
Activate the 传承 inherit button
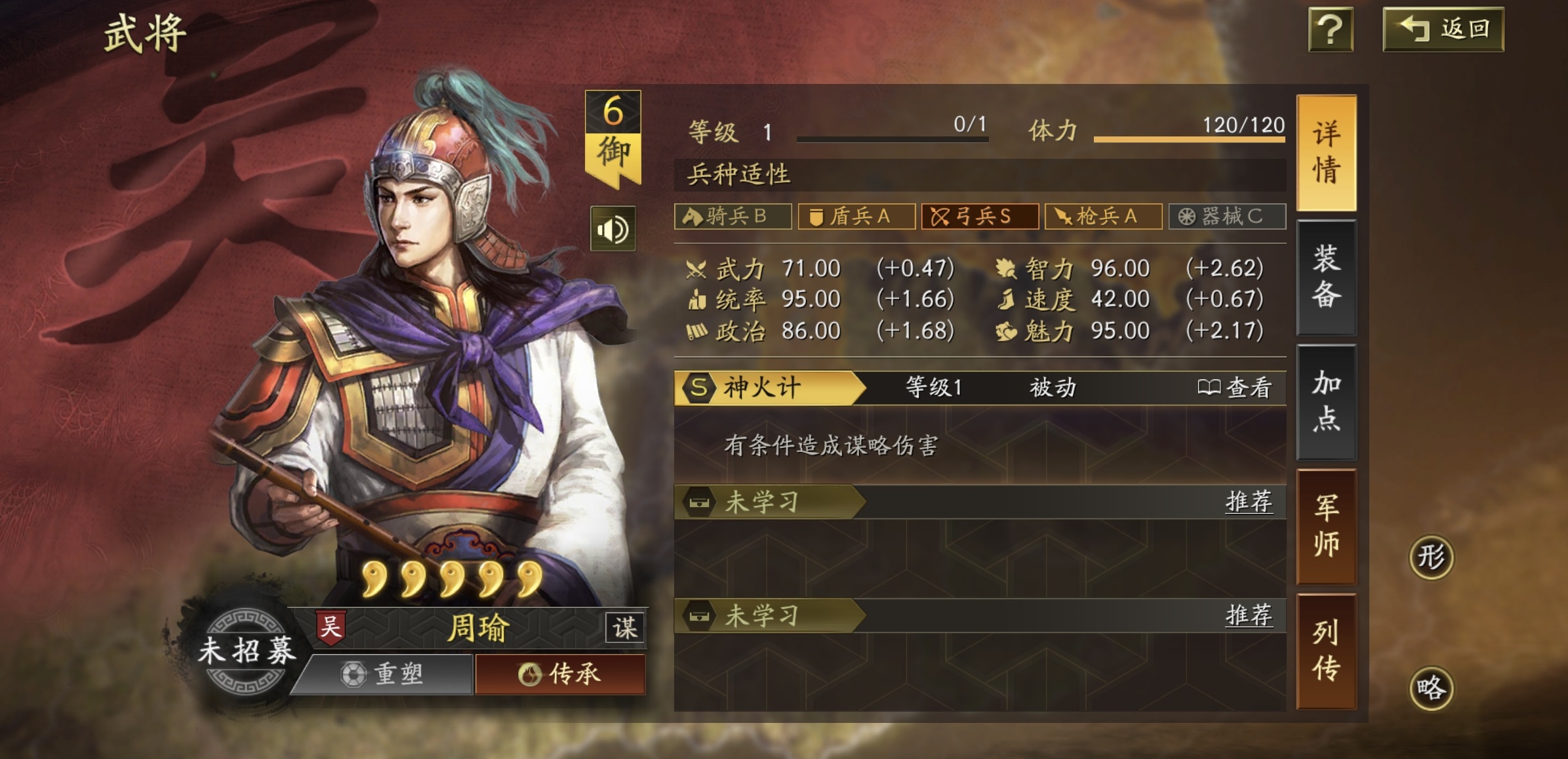(560, 674)
